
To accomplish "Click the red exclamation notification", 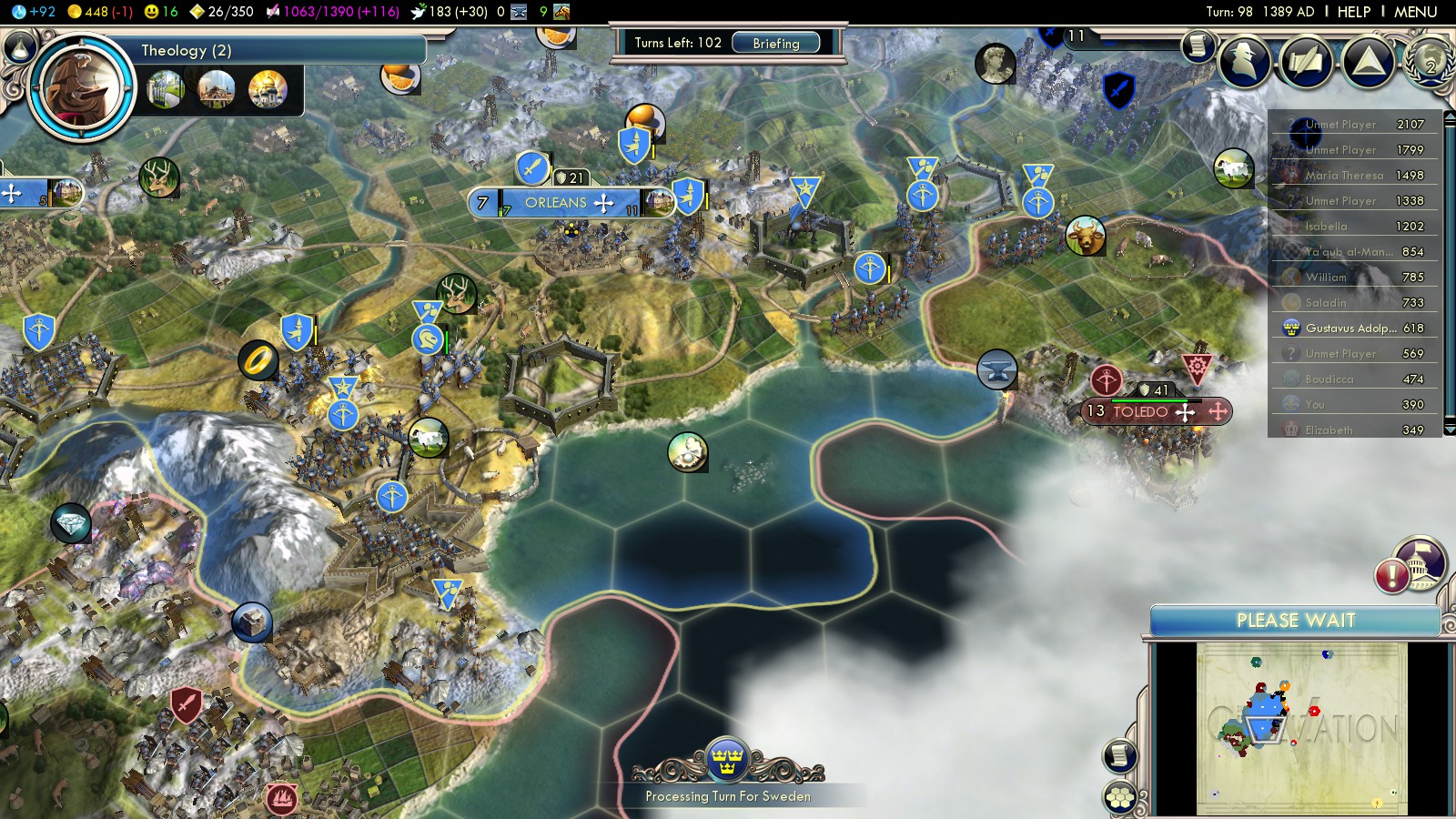I will pos(1392,575).
